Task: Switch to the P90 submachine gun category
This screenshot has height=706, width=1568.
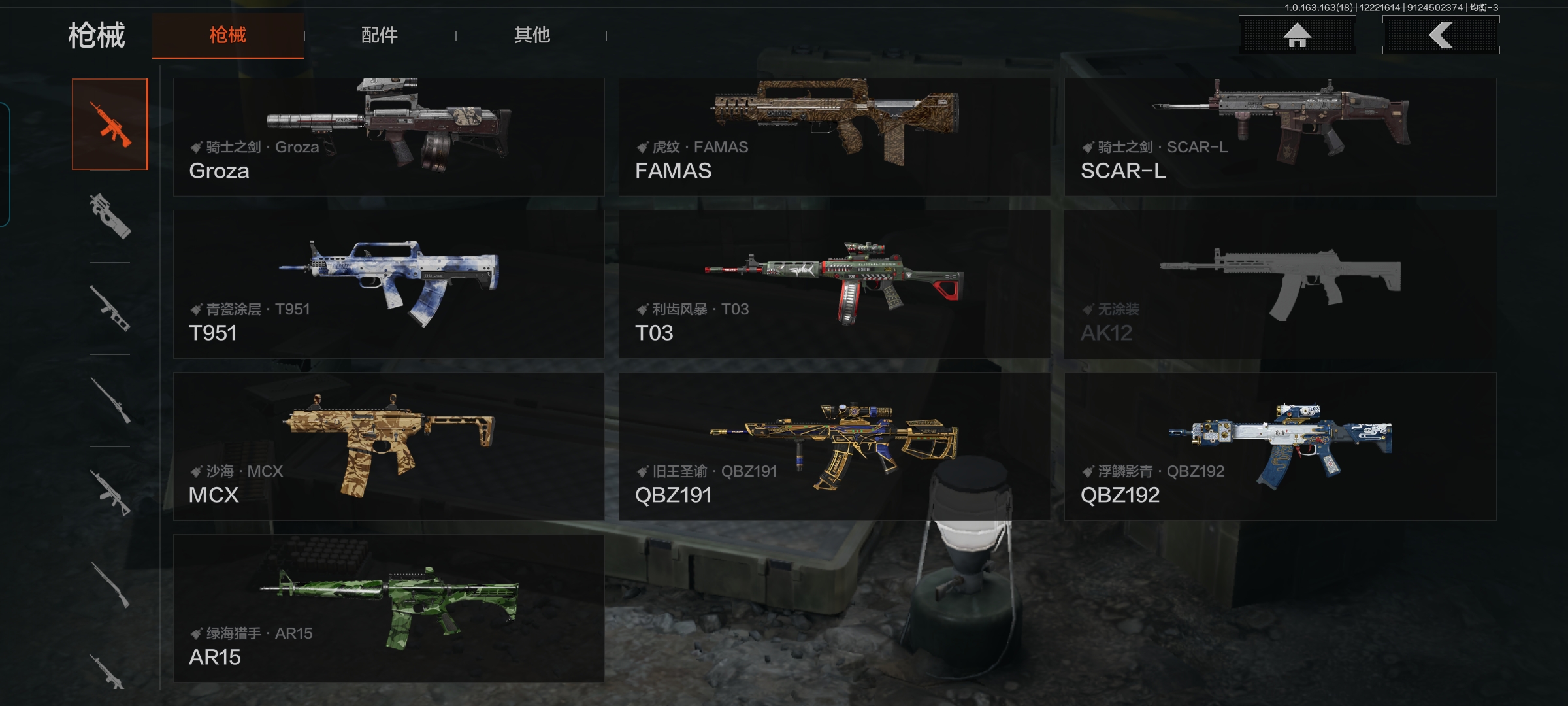Action: click(110, 216)
